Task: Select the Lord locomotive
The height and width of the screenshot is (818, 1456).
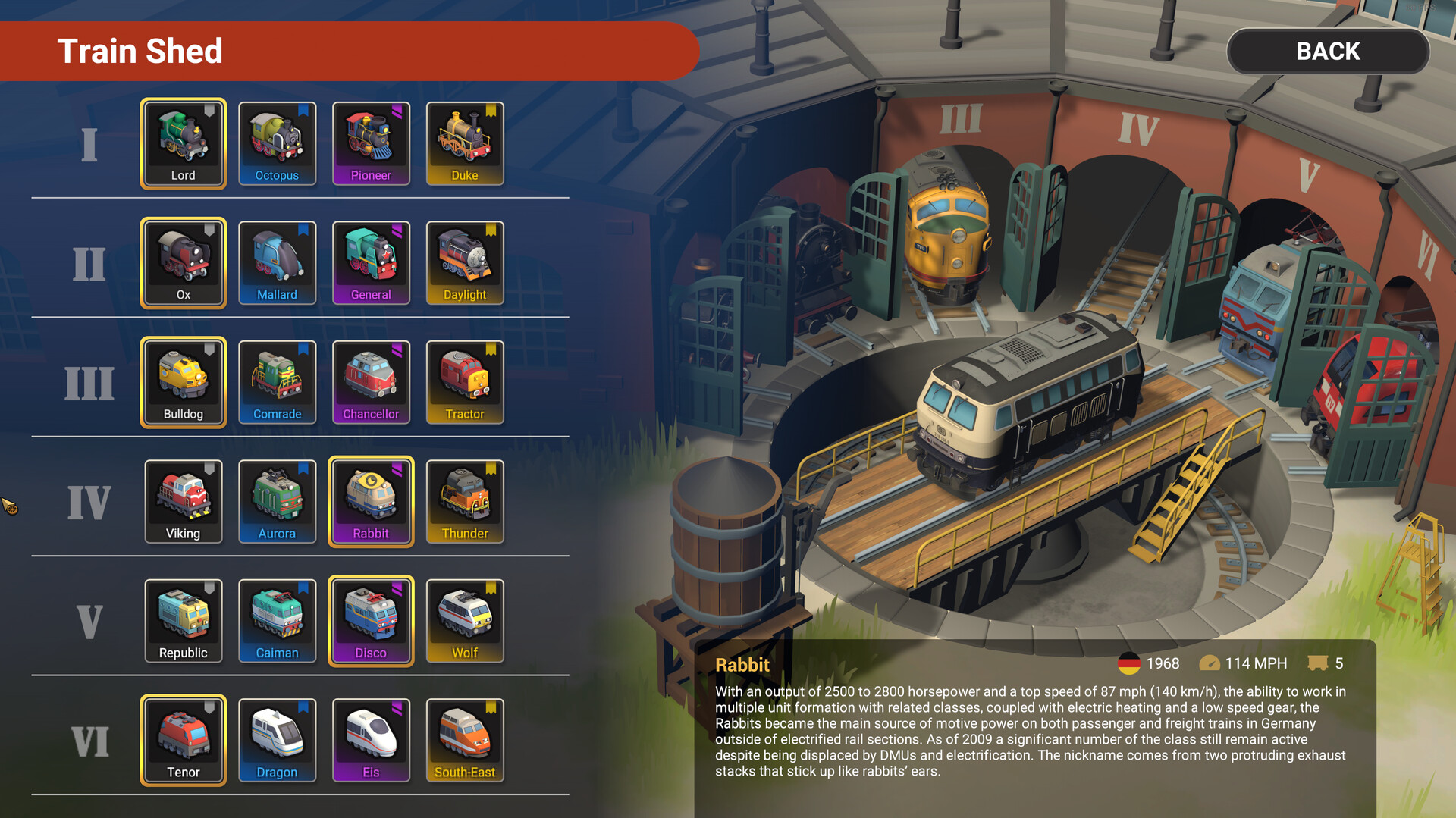Action: click(183, 144)
